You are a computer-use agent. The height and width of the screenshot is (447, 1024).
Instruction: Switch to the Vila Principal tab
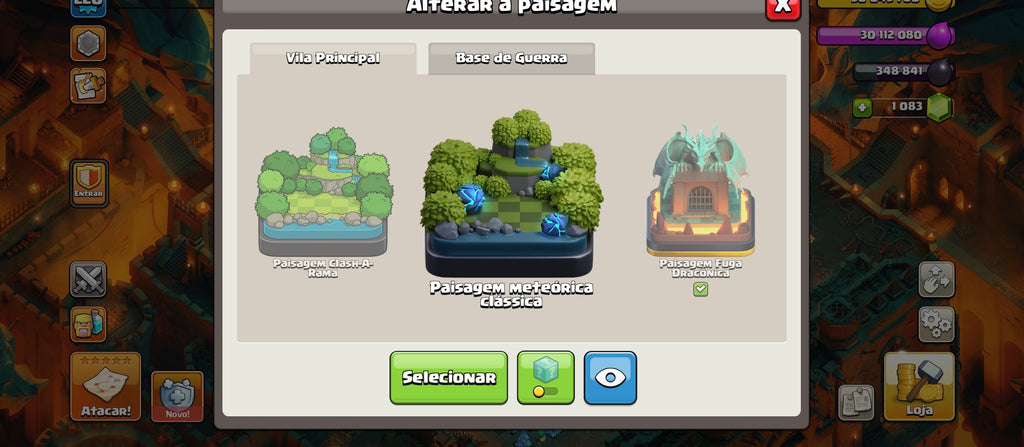333,58
